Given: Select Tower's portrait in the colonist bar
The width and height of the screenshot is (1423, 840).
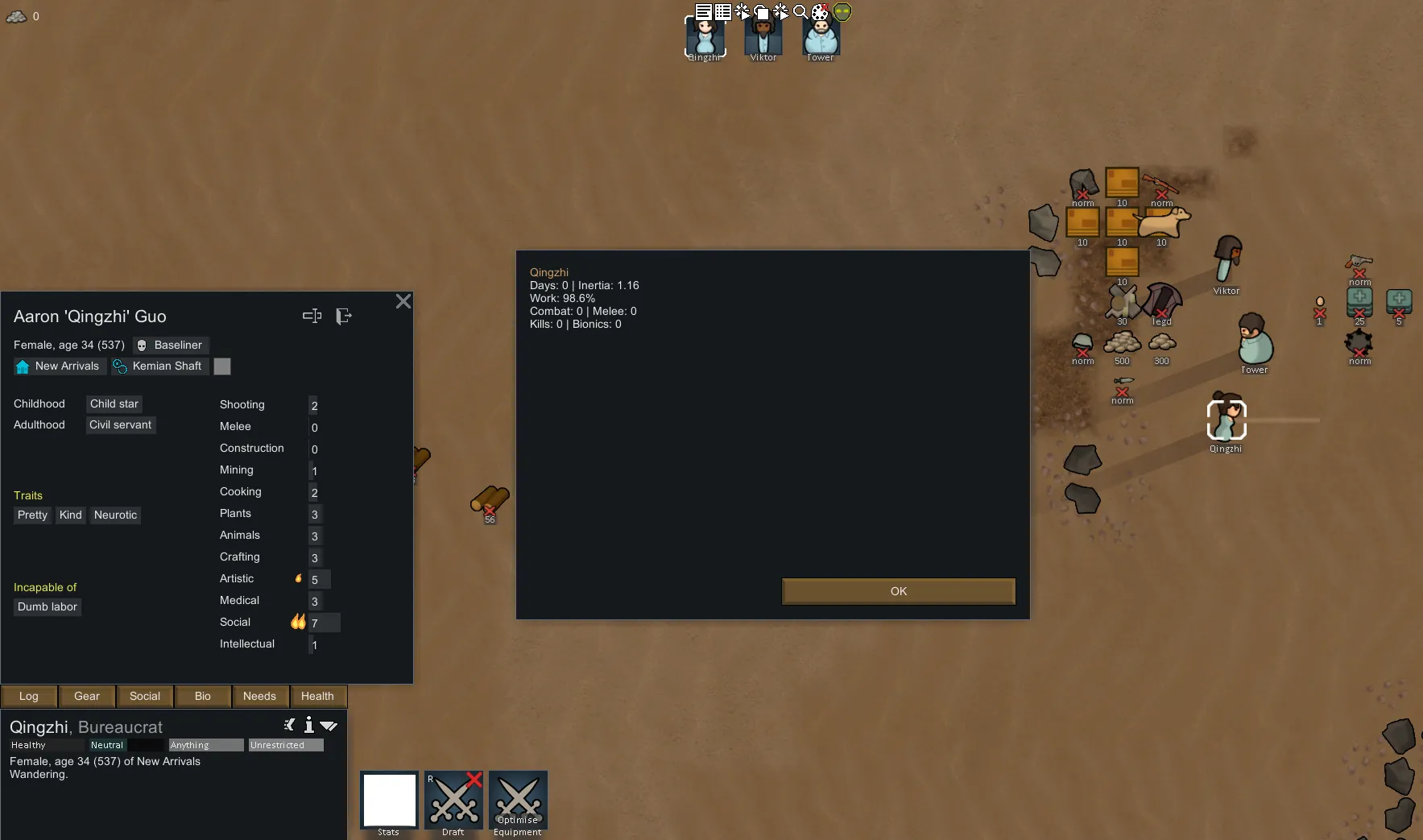Looking at the screenshot, I should (x=821, y=37).
